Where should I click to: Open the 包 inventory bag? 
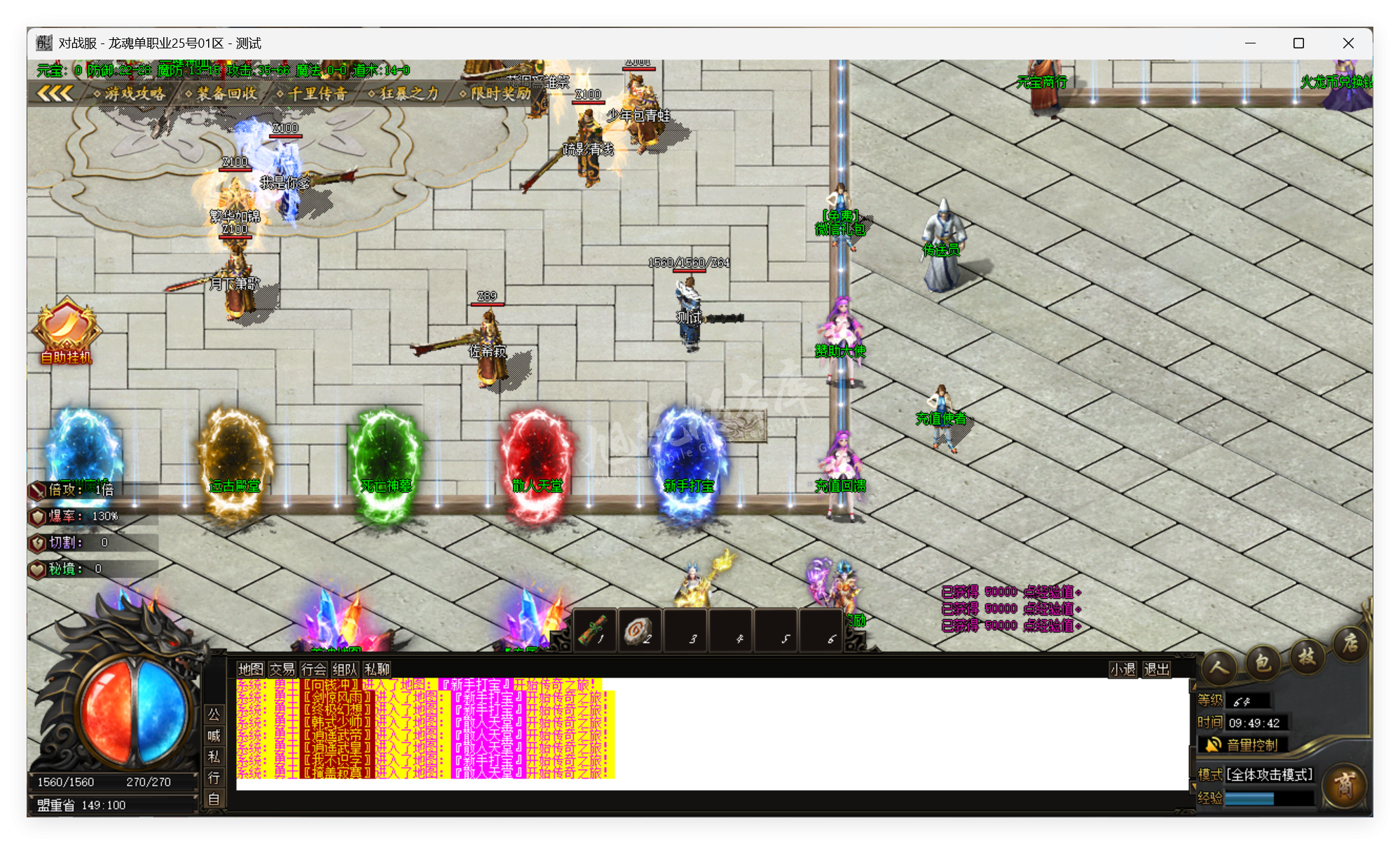(1261, 662)
